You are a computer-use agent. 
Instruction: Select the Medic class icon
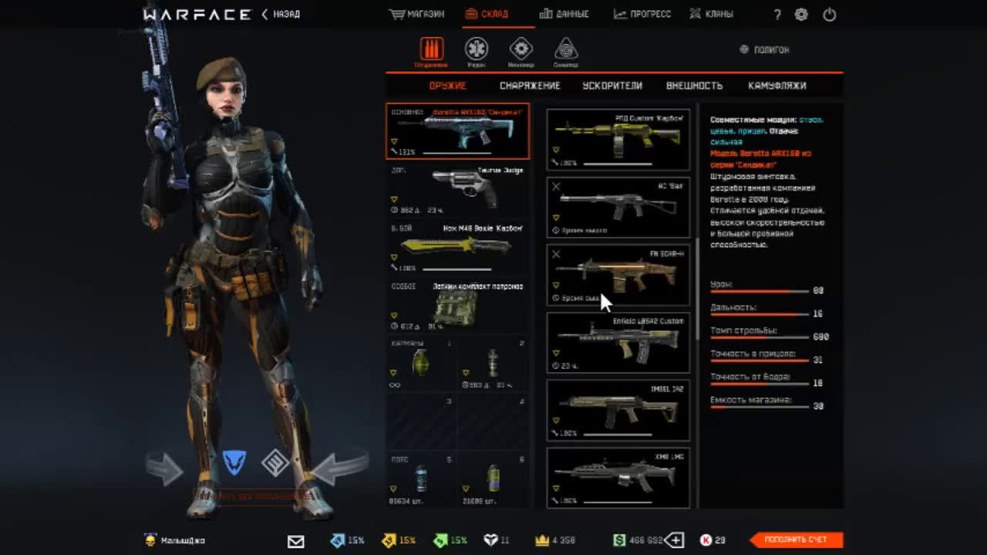[476, 50]
